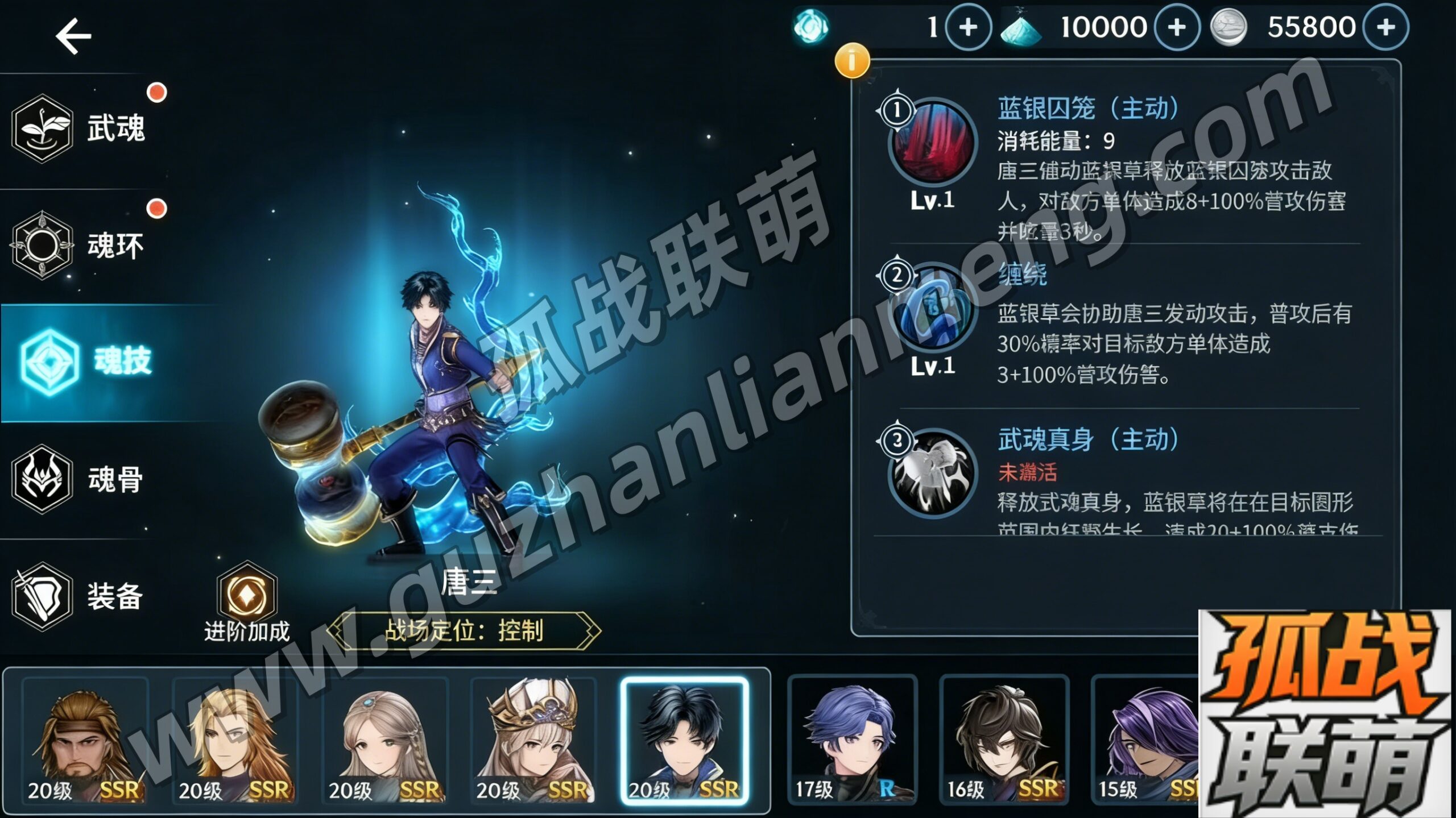The height and width of the screenshot is (818, 1456).
Task: Select the 武魂真身 skill icon
Action: click(x=932, y=473)
